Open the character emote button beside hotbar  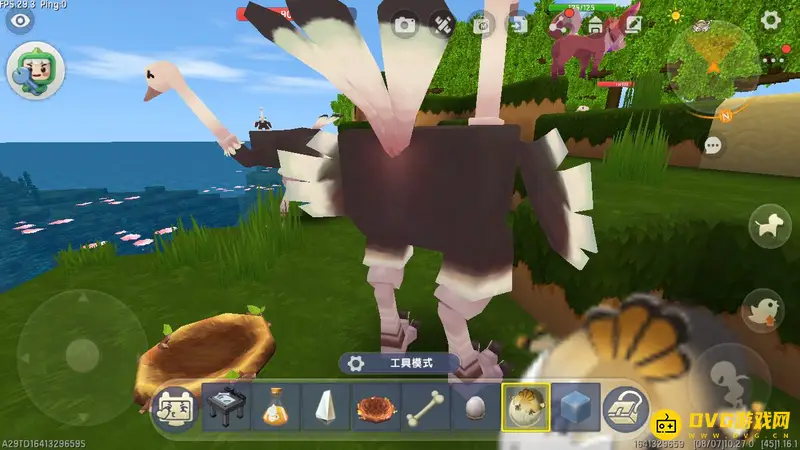click(176, 407)
